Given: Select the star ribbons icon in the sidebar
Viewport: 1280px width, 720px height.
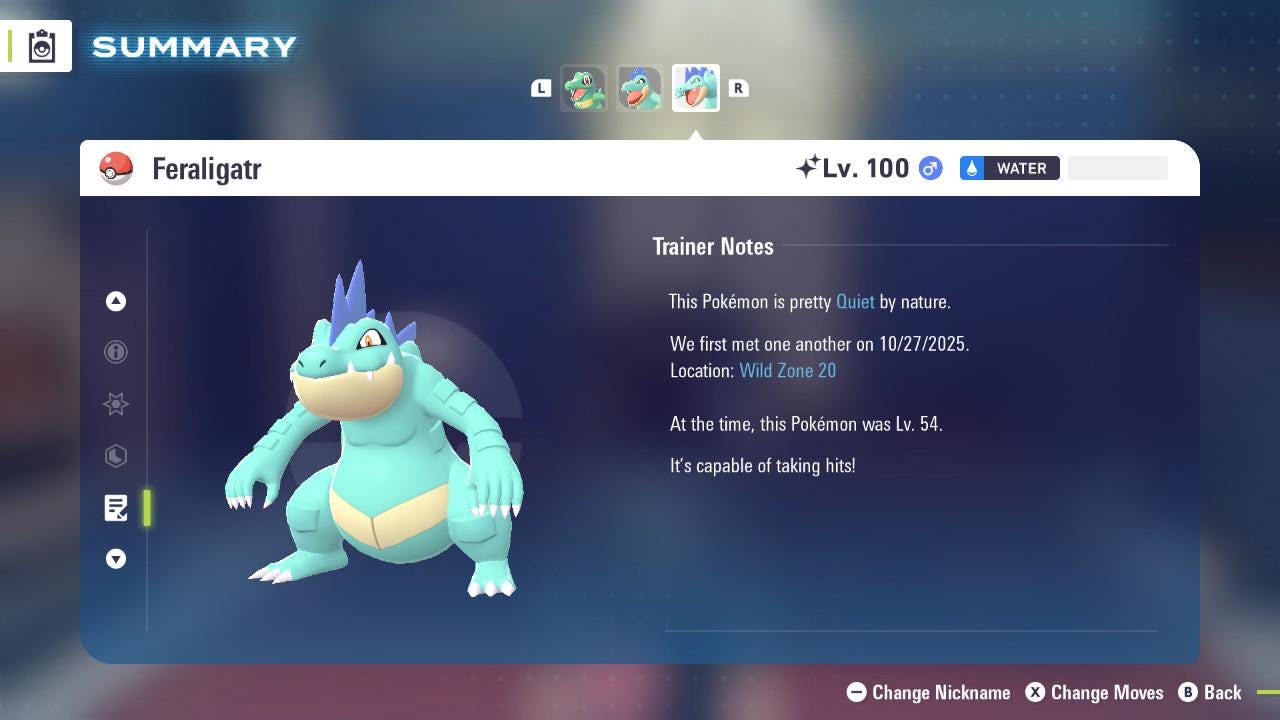Looking at the screenshot, I should 116,404.
